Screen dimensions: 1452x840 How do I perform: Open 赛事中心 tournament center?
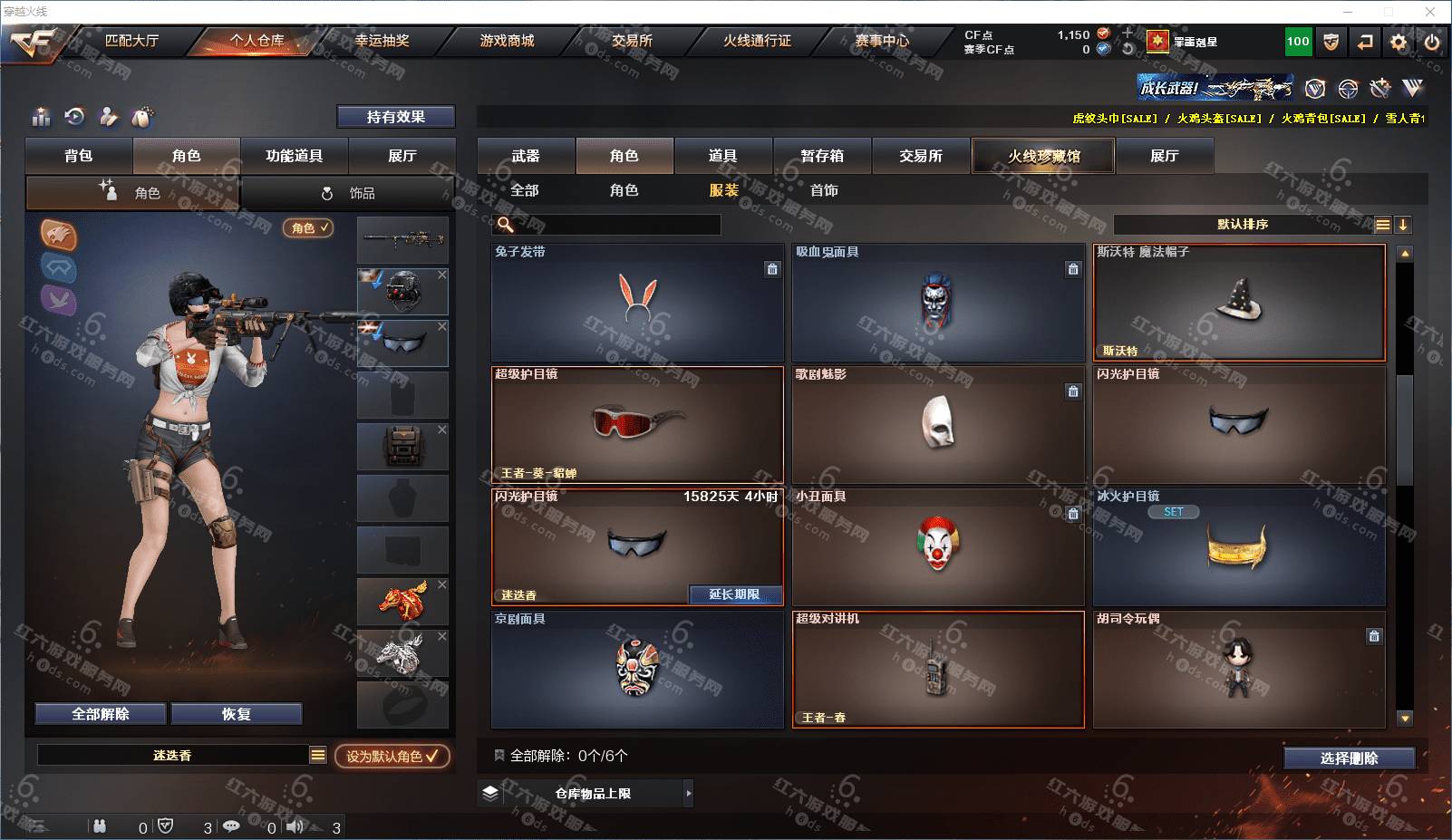881,41
